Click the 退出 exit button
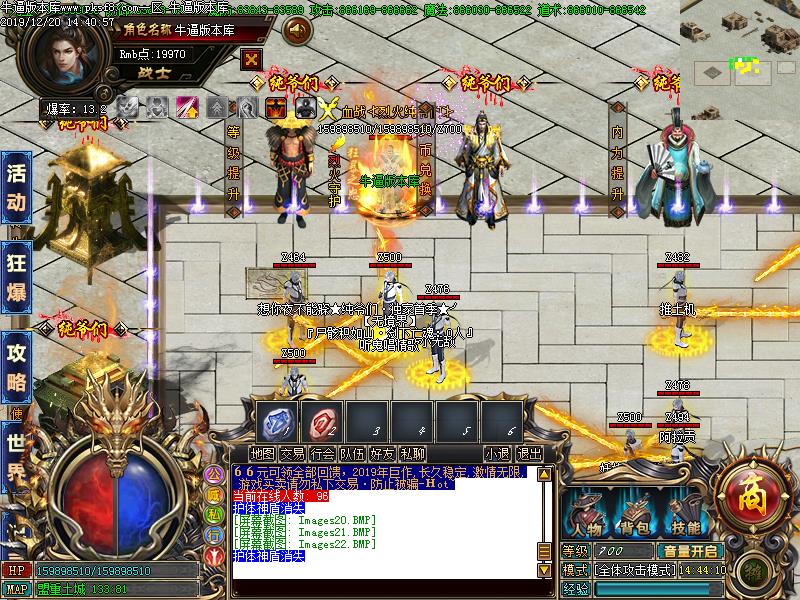Screen dimensions: 800x600 point(530,454)
